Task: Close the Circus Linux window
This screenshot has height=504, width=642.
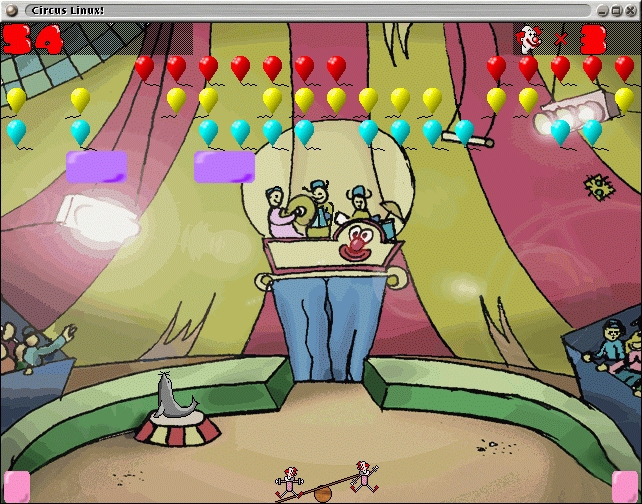Action: [631, 9]
